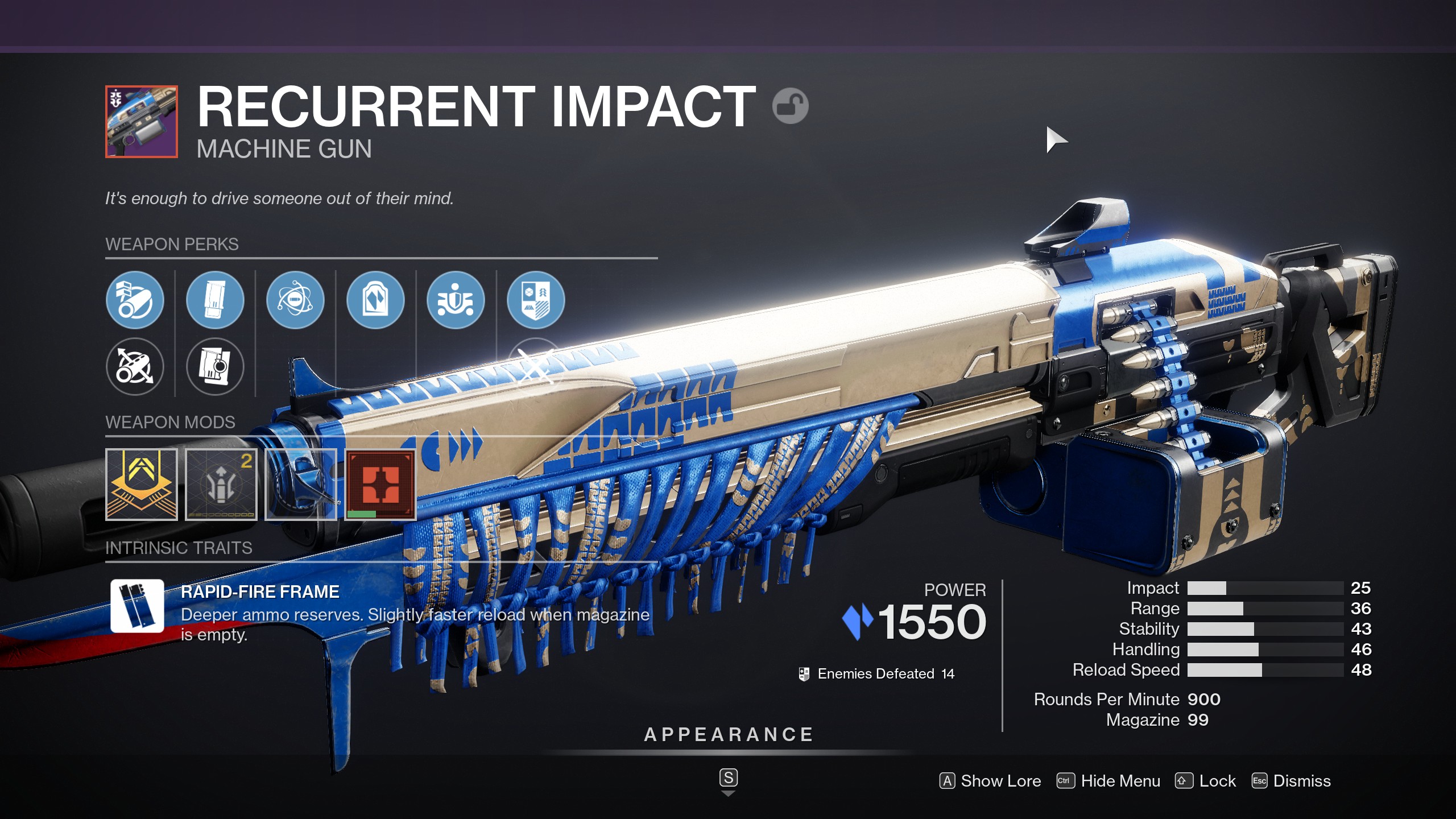This screenshot has width=1456, height=819.
Task: Click the Recurrent Impact weapon thumbnail
Action: (x=142, y=122)
